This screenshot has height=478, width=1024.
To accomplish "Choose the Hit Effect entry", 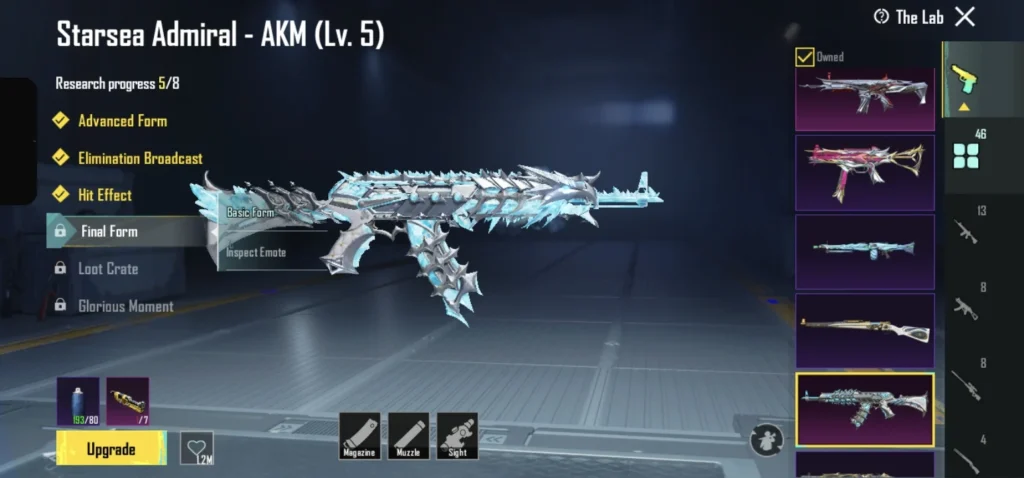I will coord(105,195).
